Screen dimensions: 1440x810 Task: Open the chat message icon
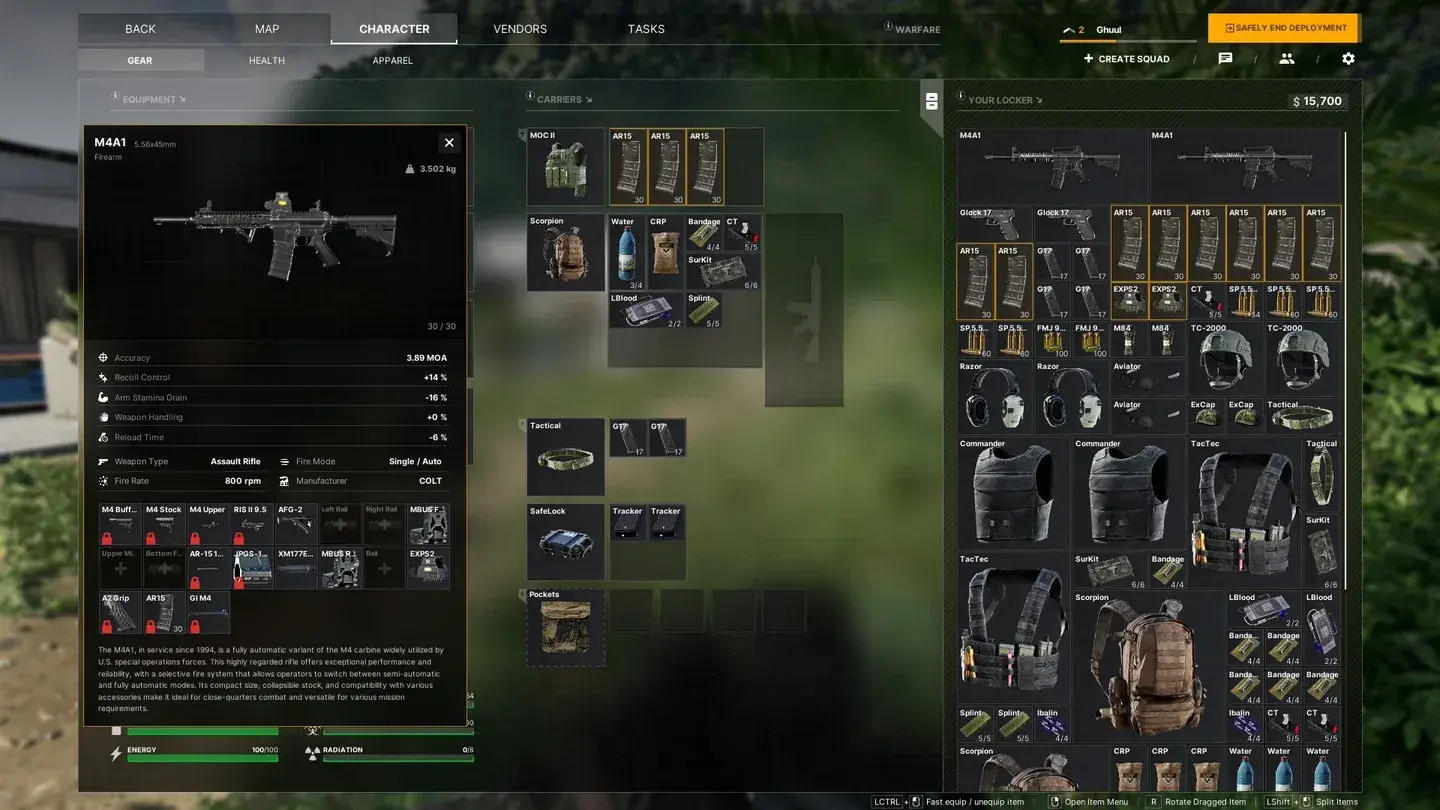coord(1227,58)
